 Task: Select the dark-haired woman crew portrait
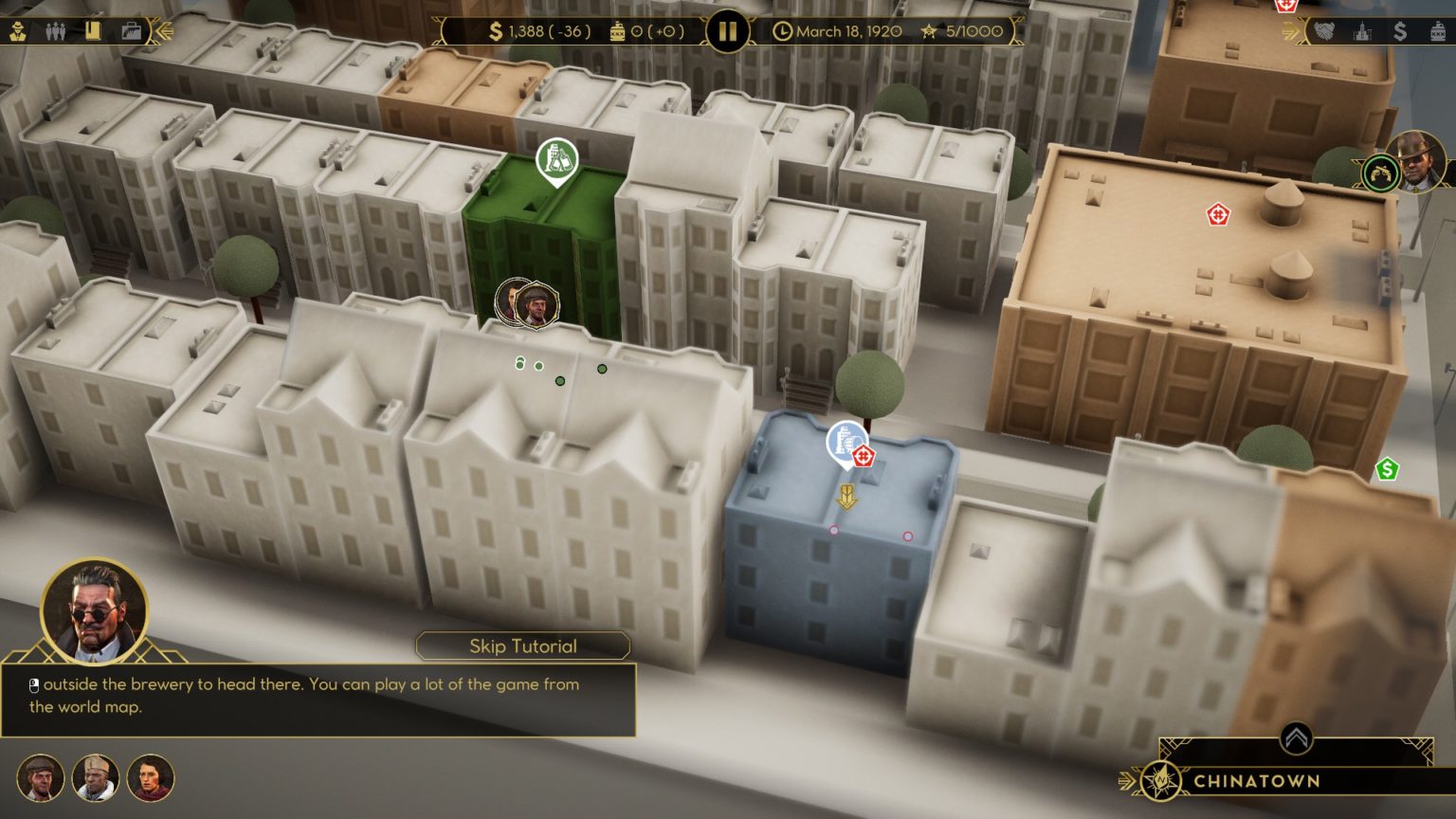151,778
